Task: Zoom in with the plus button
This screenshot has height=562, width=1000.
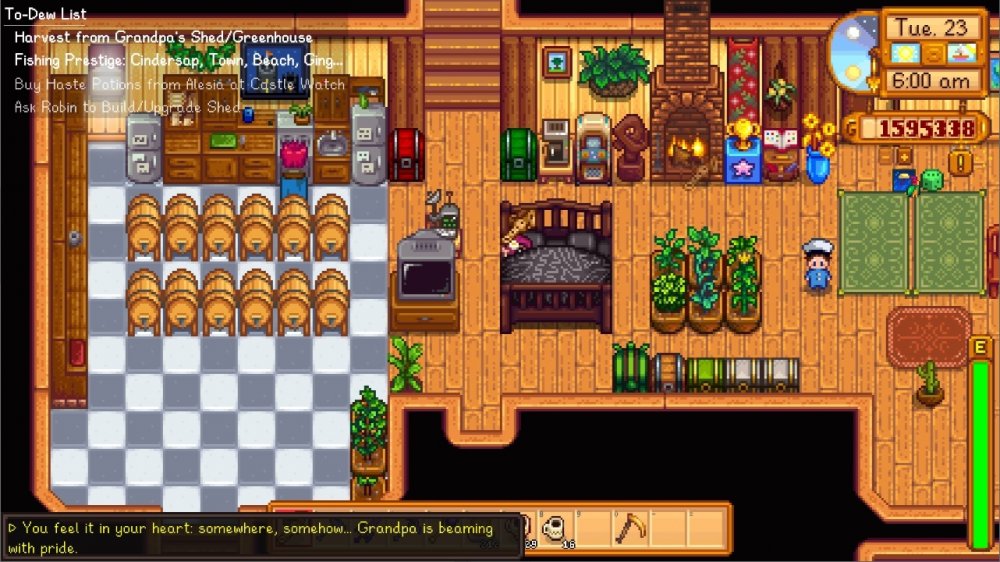Action: pos(904,157)
